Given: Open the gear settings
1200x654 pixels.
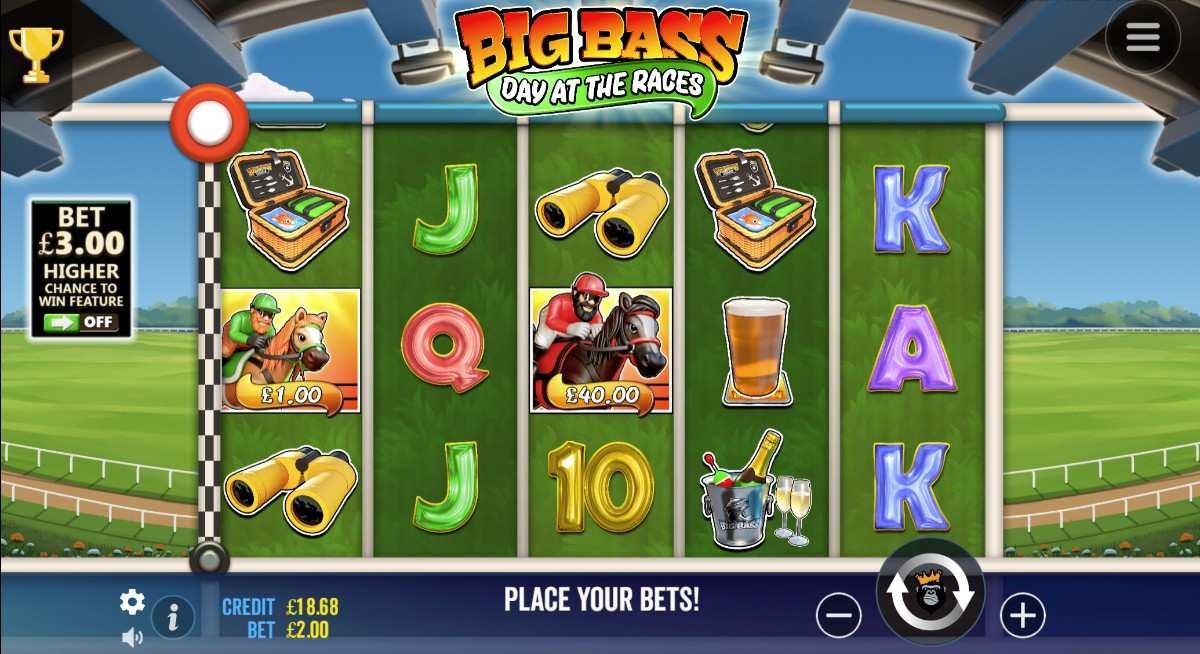Looking at the screenshot, I should [x=132, y=601].
